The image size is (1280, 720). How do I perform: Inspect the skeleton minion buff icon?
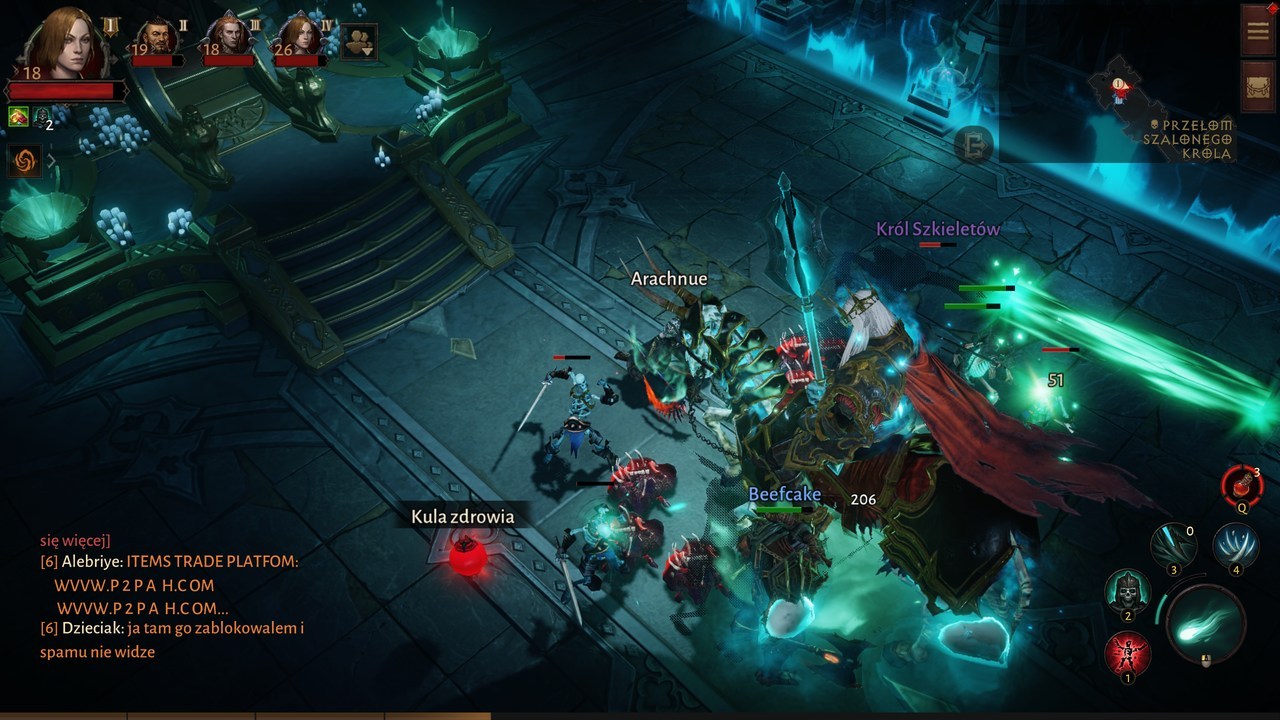point(41,118)
